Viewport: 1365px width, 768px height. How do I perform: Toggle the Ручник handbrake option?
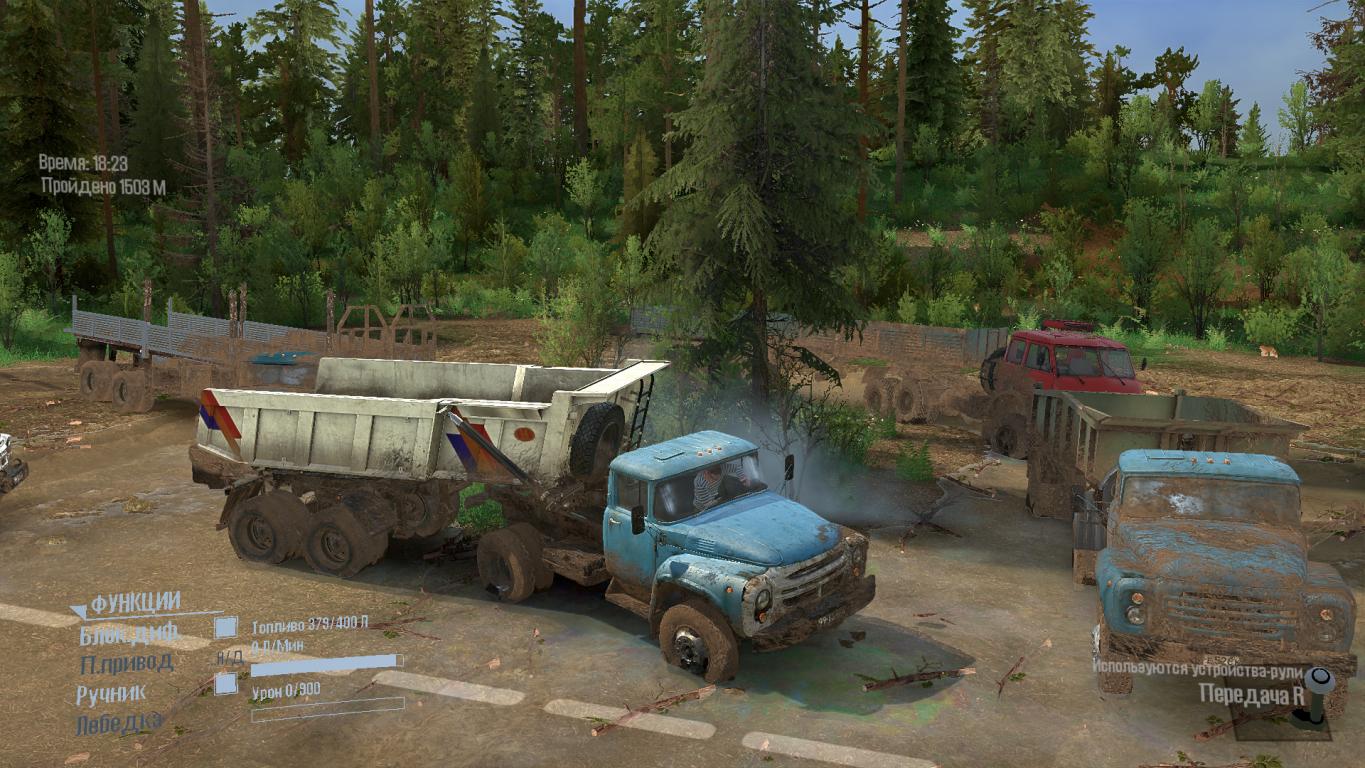(x=111, y=693)
